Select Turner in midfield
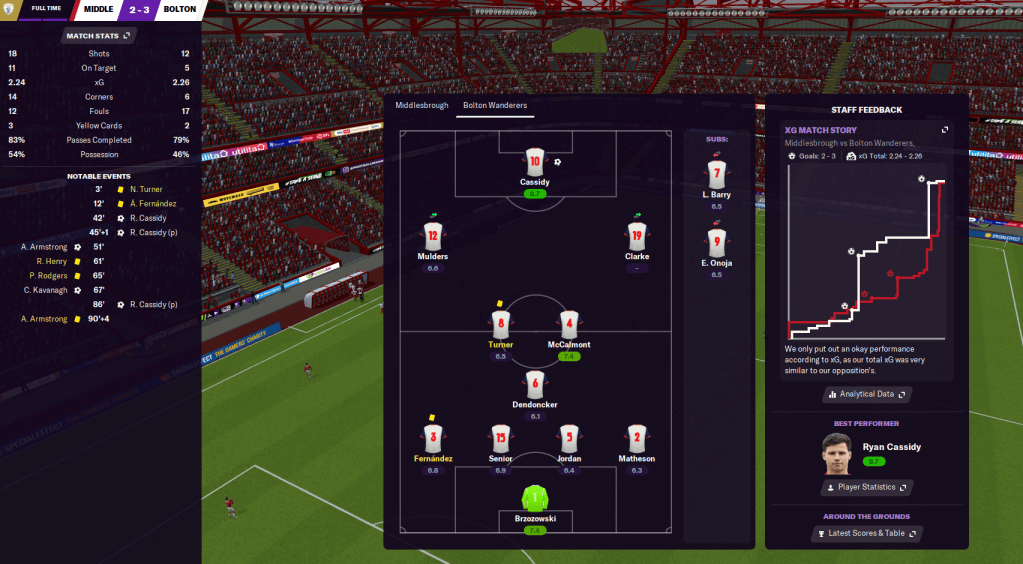This screenshot has height=564, width=1023. click(x=501, y=324)
